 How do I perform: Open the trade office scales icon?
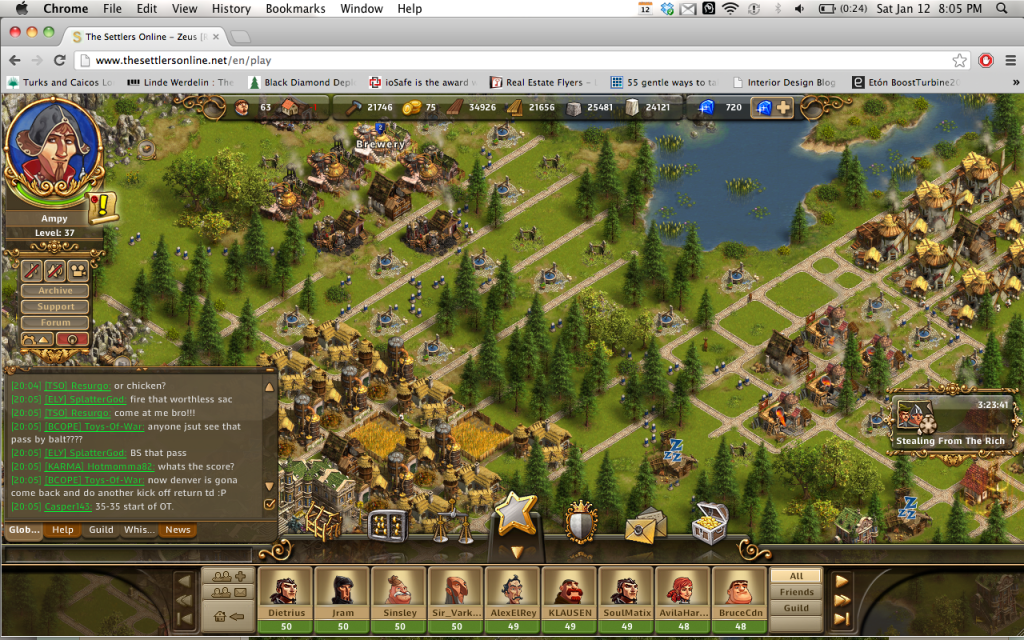[x=452, y=523]
